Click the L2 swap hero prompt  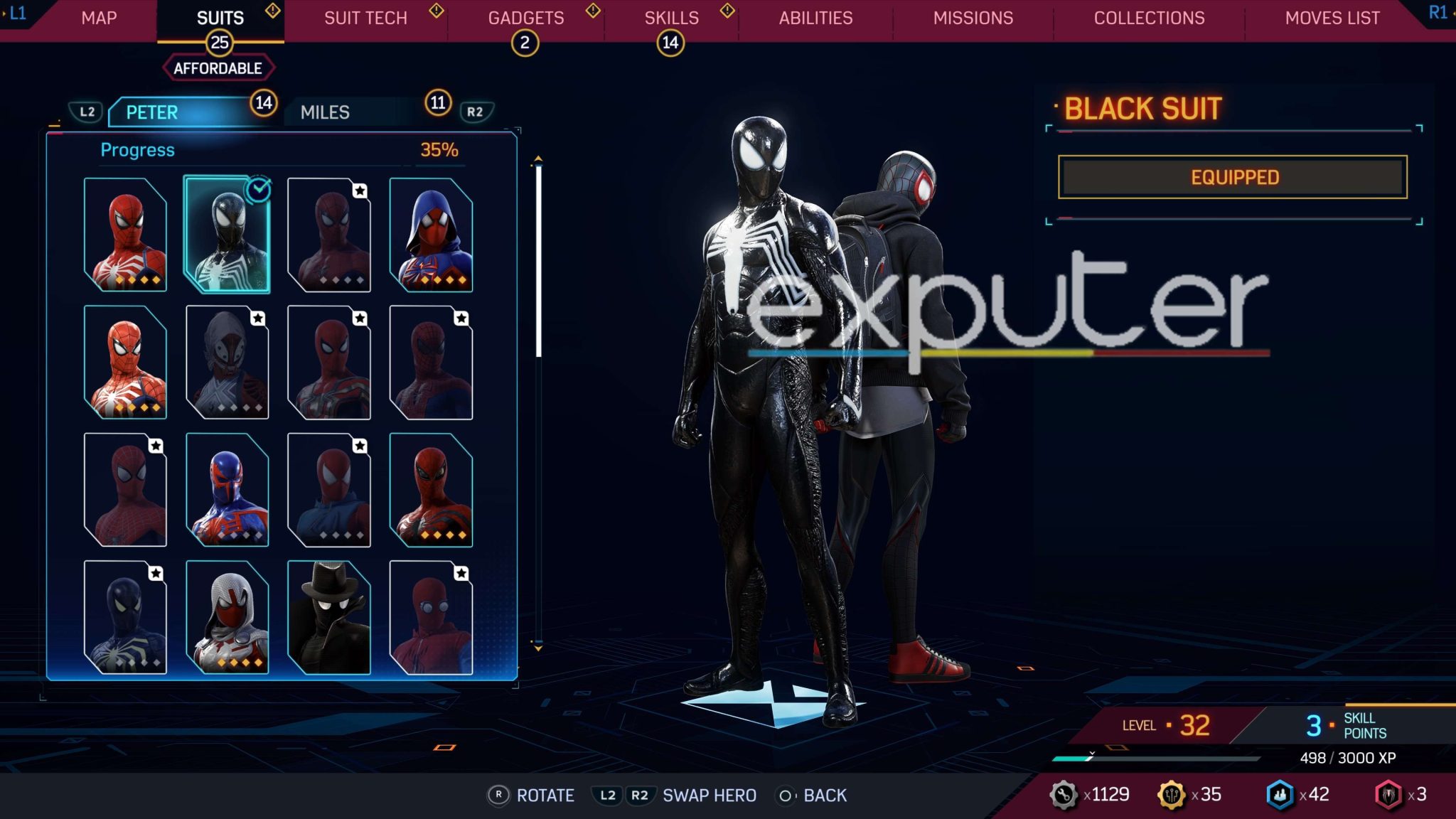[608, 796]
